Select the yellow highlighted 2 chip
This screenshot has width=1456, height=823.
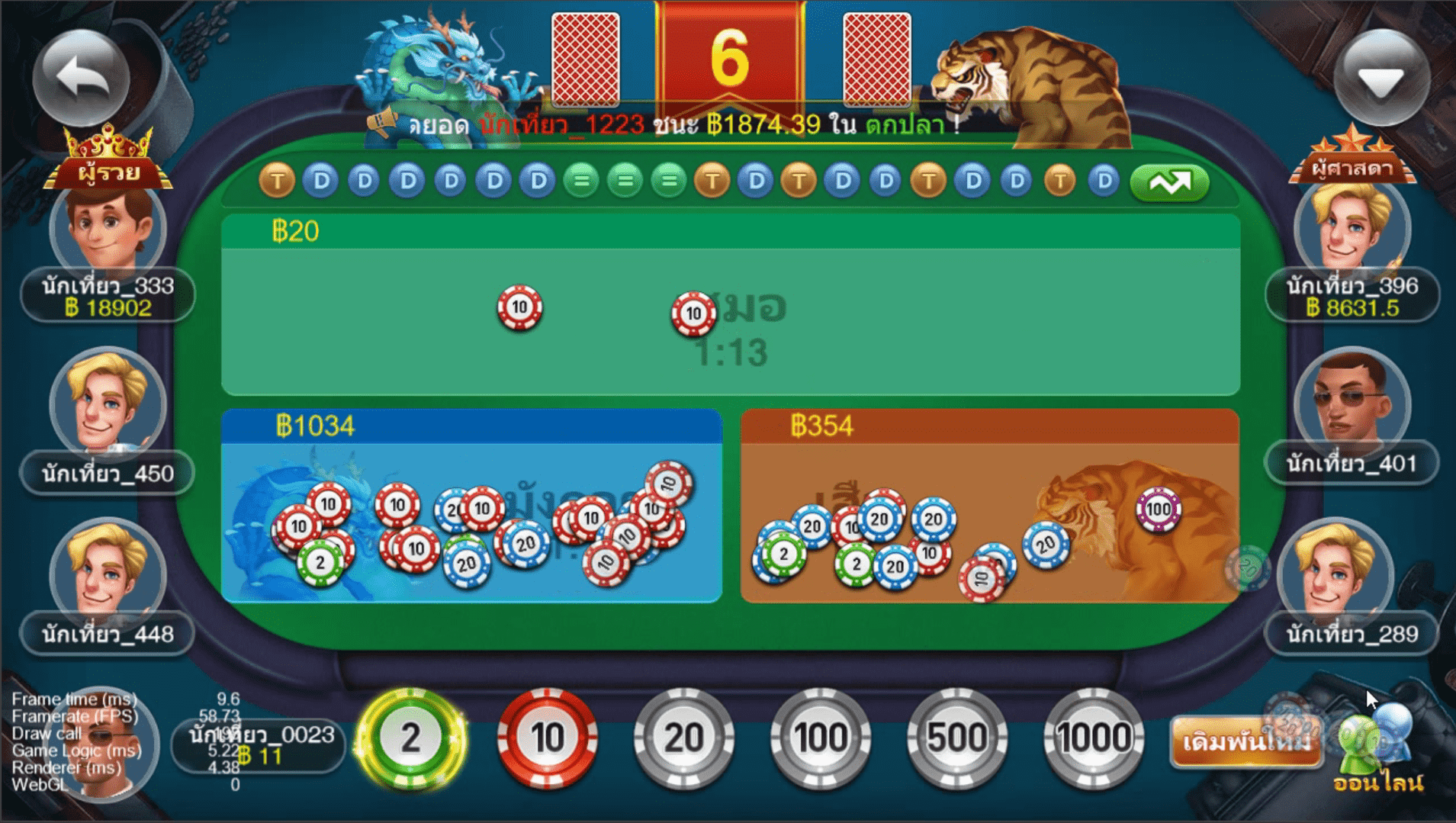click(412, 737)
